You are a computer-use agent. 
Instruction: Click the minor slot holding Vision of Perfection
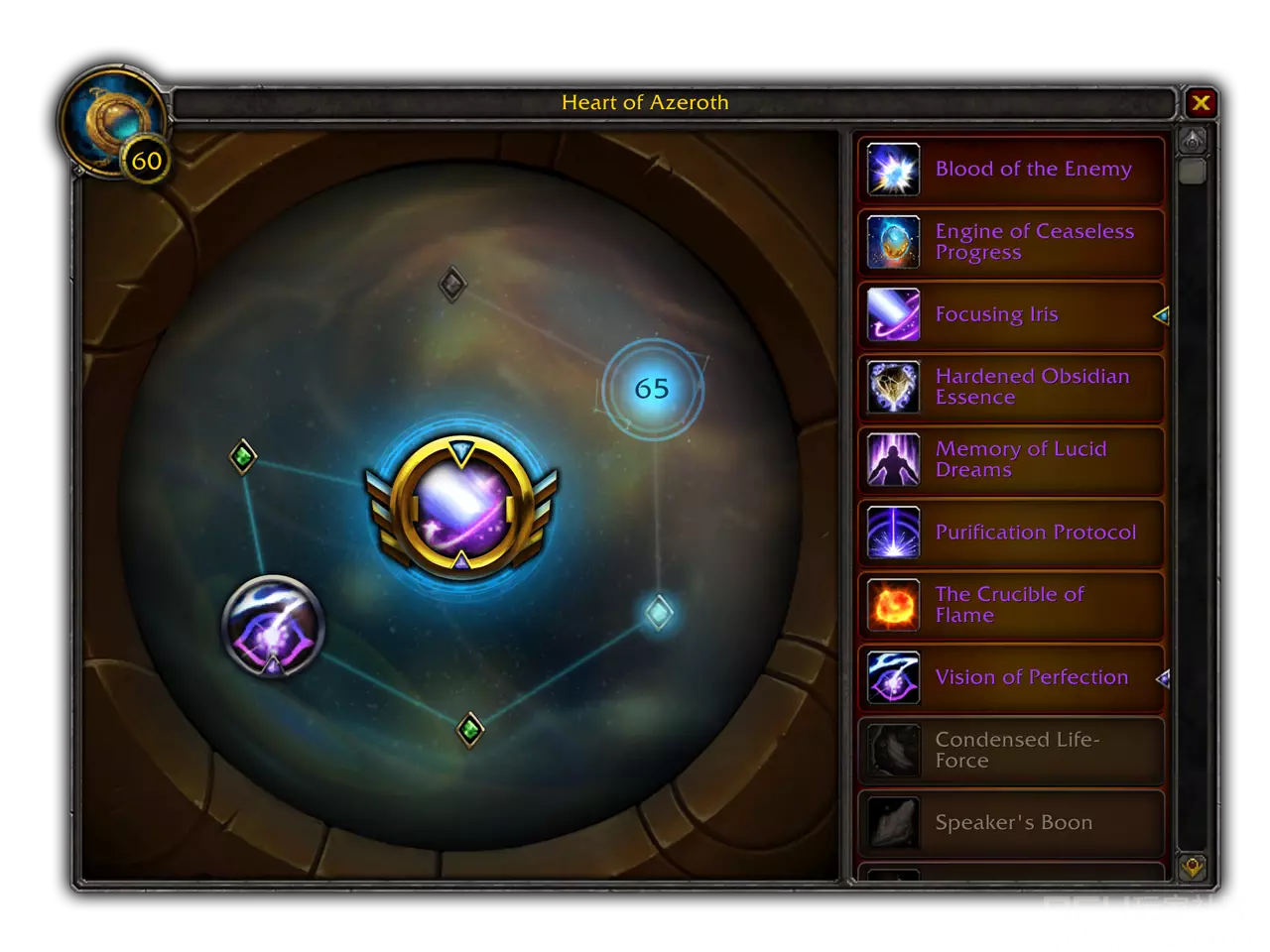pos(273,627)
